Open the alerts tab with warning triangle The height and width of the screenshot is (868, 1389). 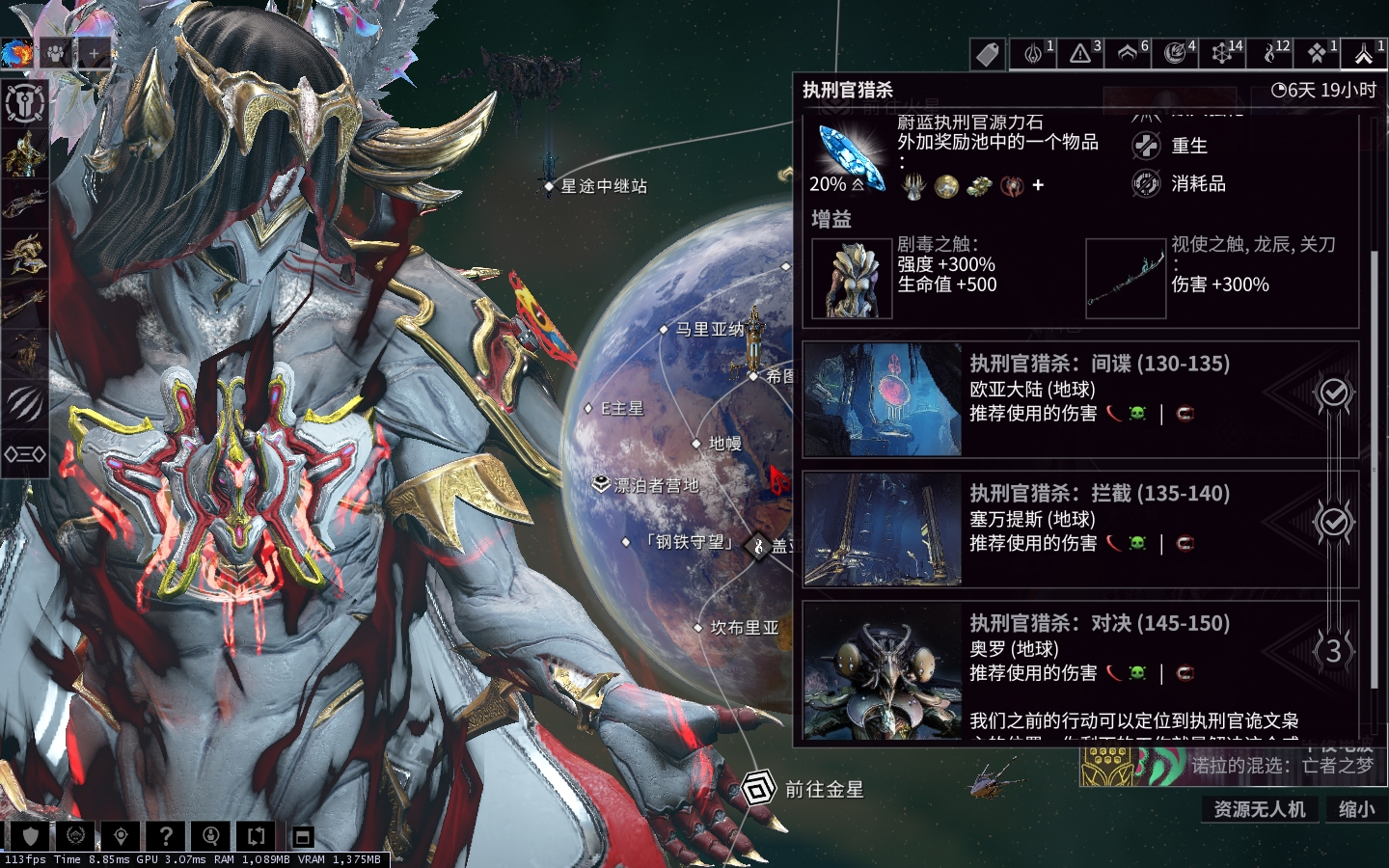click(x=1081, y=54)
